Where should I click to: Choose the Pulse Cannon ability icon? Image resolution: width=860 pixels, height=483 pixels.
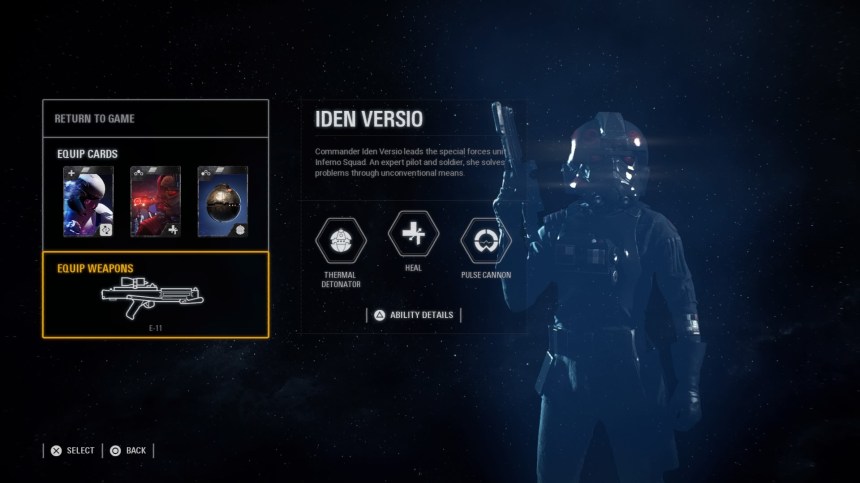coord(486,240)
